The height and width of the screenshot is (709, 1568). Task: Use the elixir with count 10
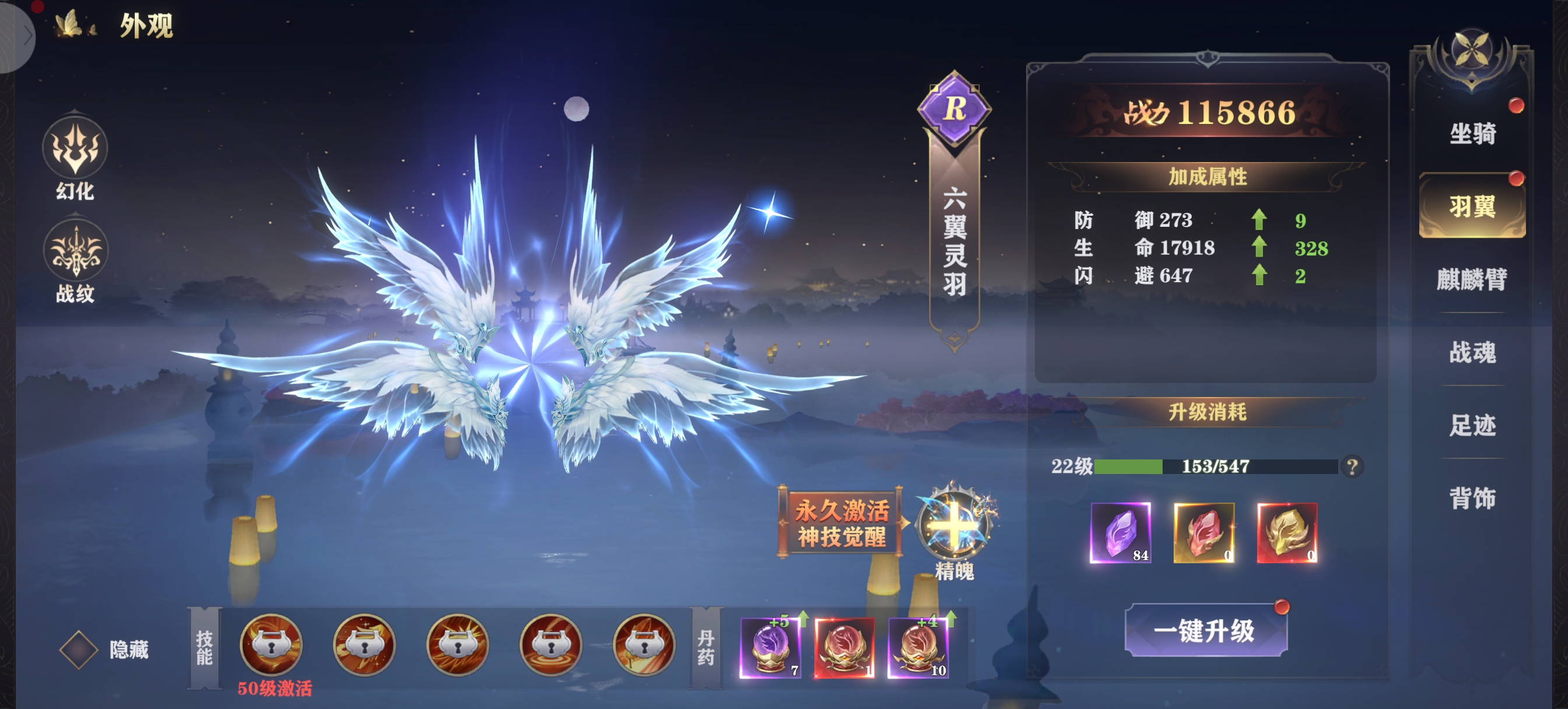coord(918,648)
